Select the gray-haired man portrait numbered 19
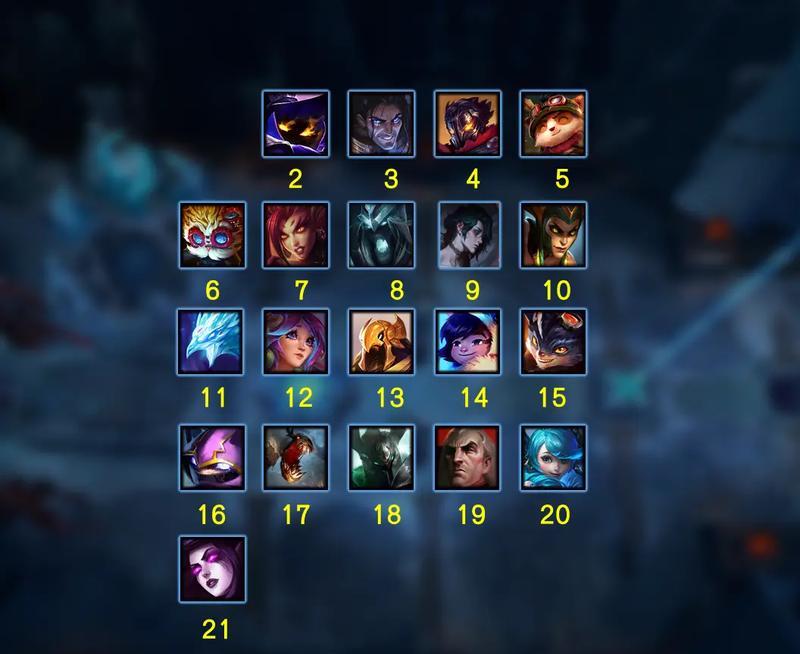Screen dimensions: 800x654 point(467,458)
